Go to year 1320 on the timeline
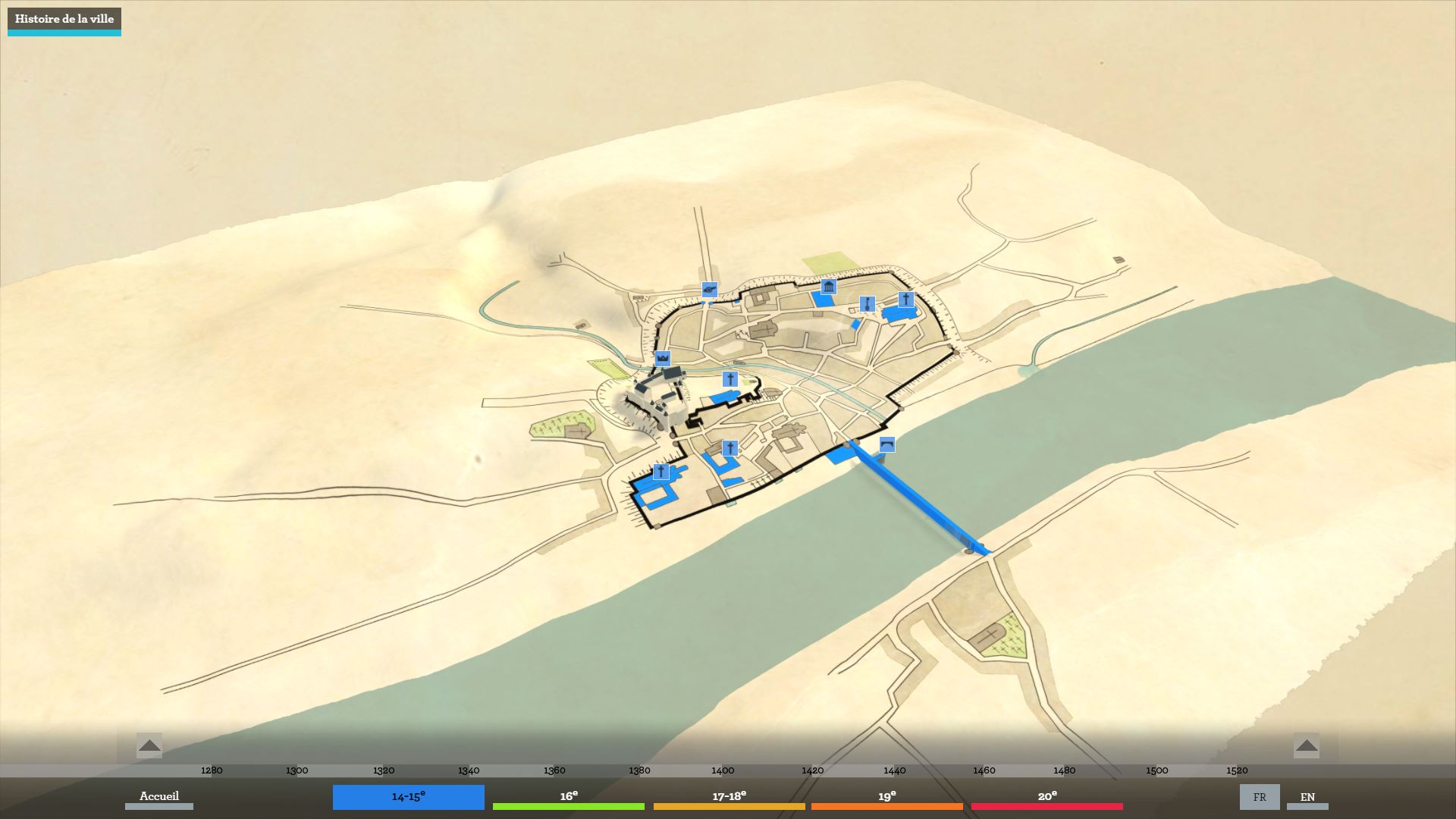Screen dimensions: 1456x819 (384, 770)
